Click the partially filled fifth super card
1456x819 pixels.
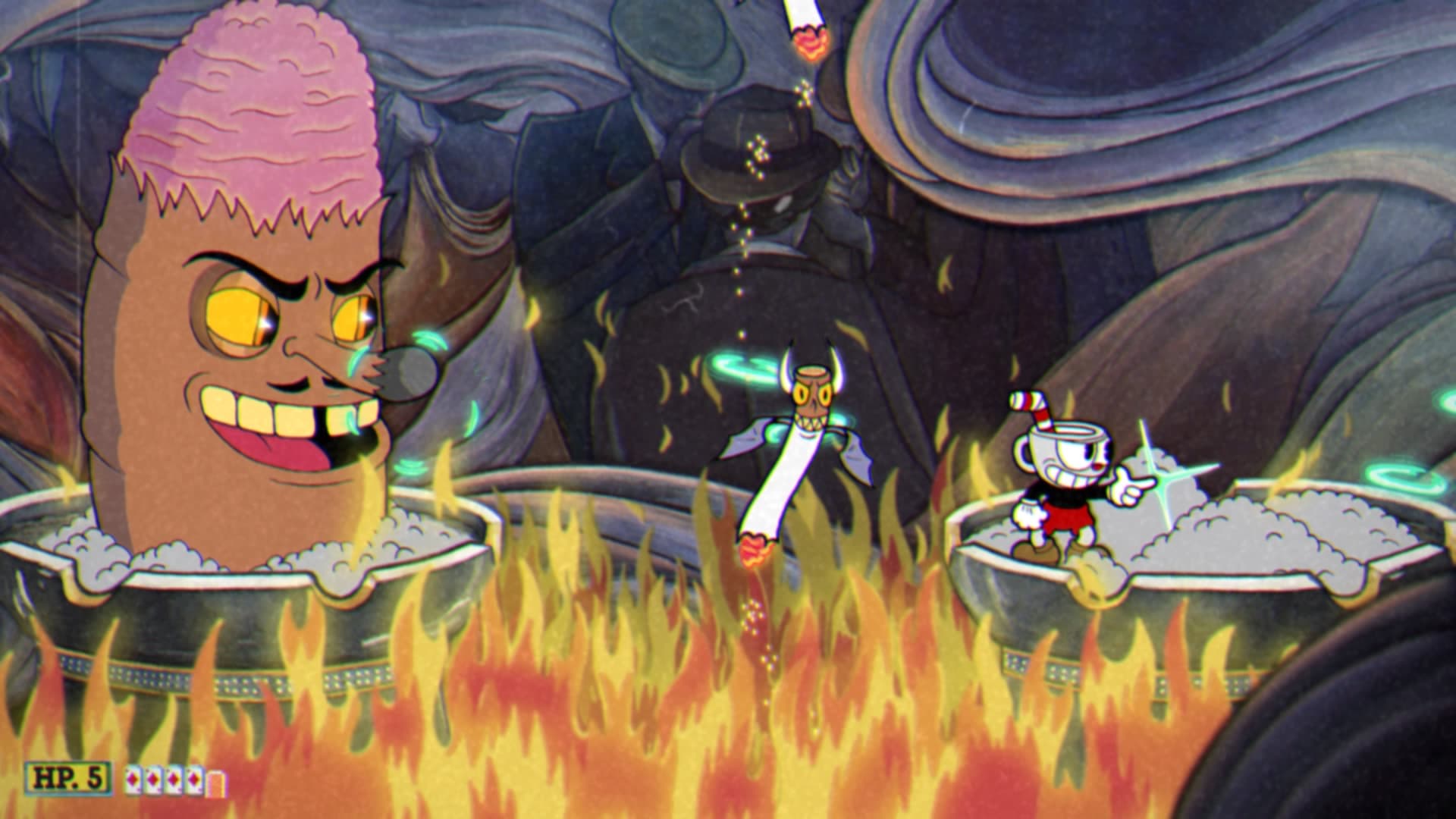pos(216,781)
